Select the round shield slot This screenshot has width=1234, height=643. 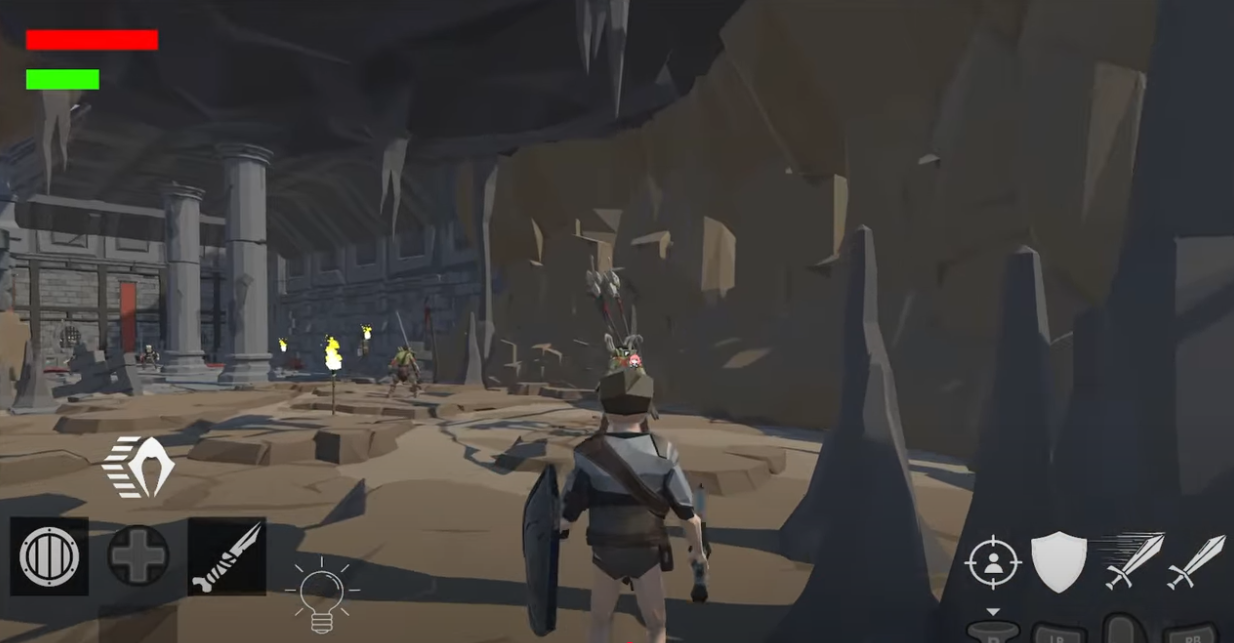[x=50, y=556]
